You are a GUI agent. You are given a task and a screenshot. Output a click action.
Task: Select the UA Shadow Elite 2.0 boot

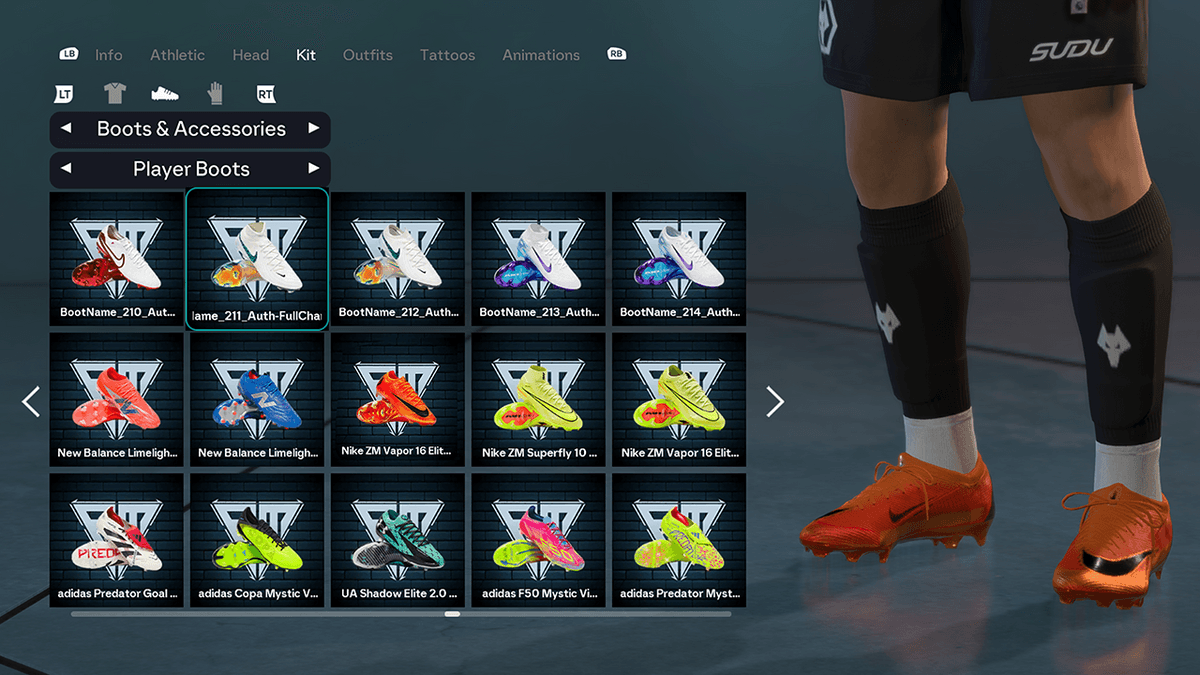(x=398, y=540)
